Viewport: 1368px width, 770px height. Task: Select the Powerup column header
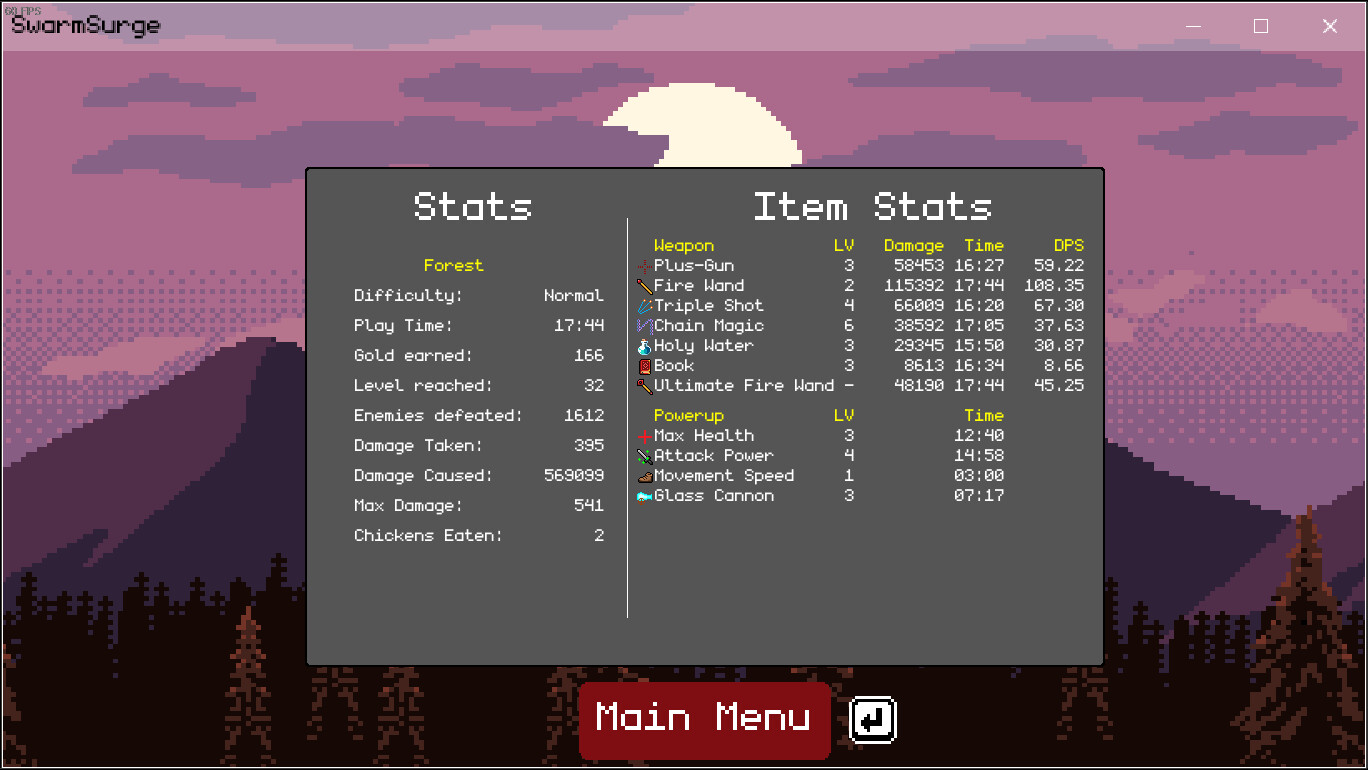click(x=688, y=415)
